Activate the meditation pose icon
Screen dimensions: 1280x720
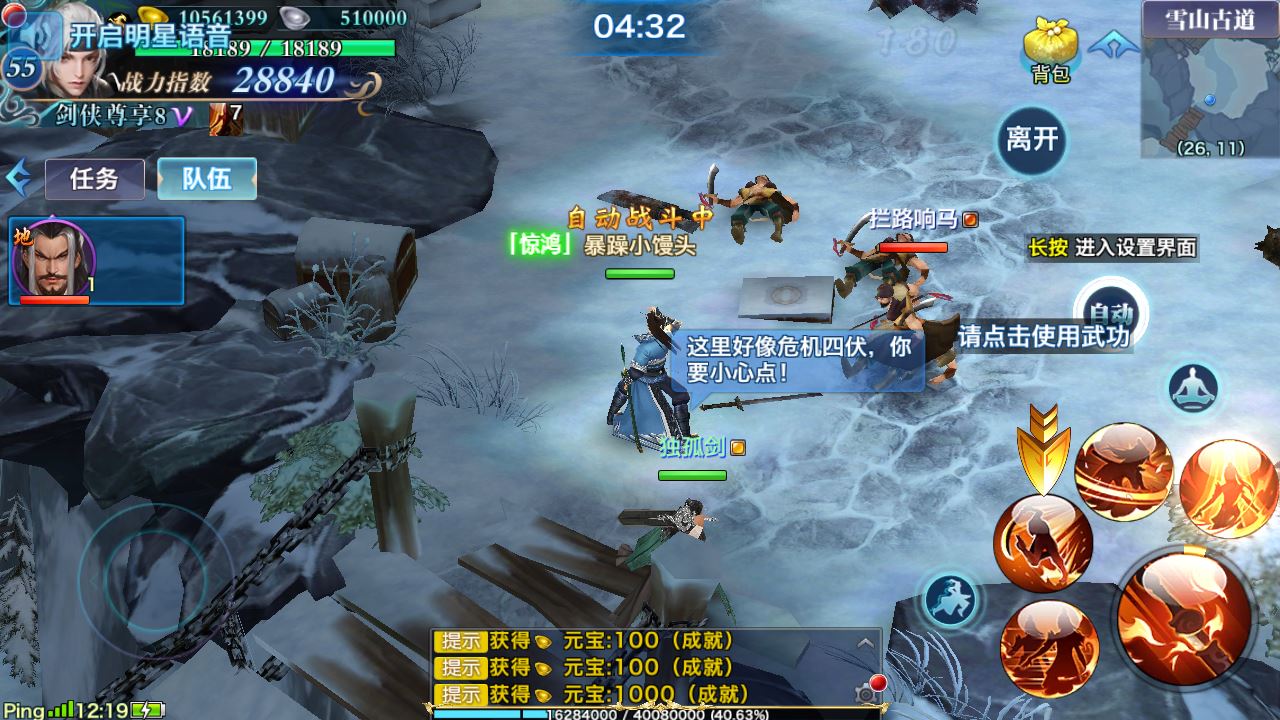1194,388
